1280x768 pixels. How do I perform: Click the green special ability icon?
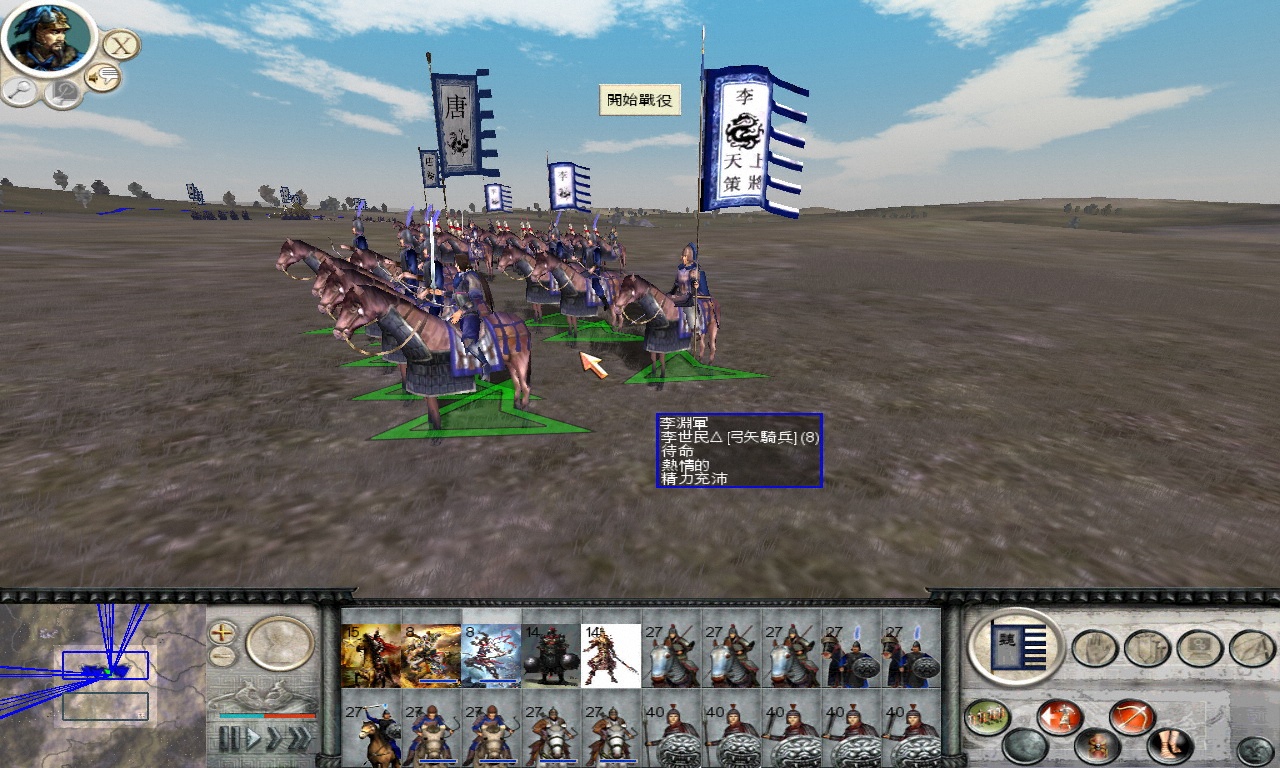pyautogui.click(x=988, y=715)
